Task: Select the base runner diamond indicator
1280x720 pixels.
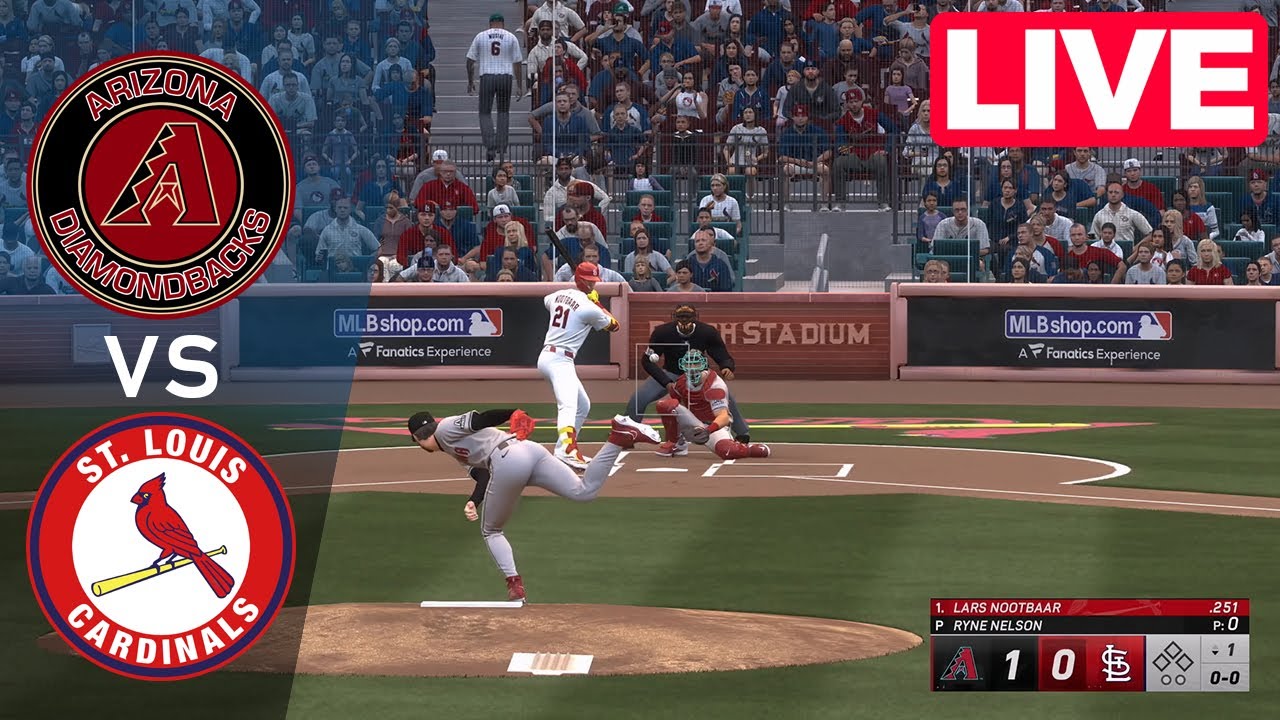Action: click(x=1174, y=655)
